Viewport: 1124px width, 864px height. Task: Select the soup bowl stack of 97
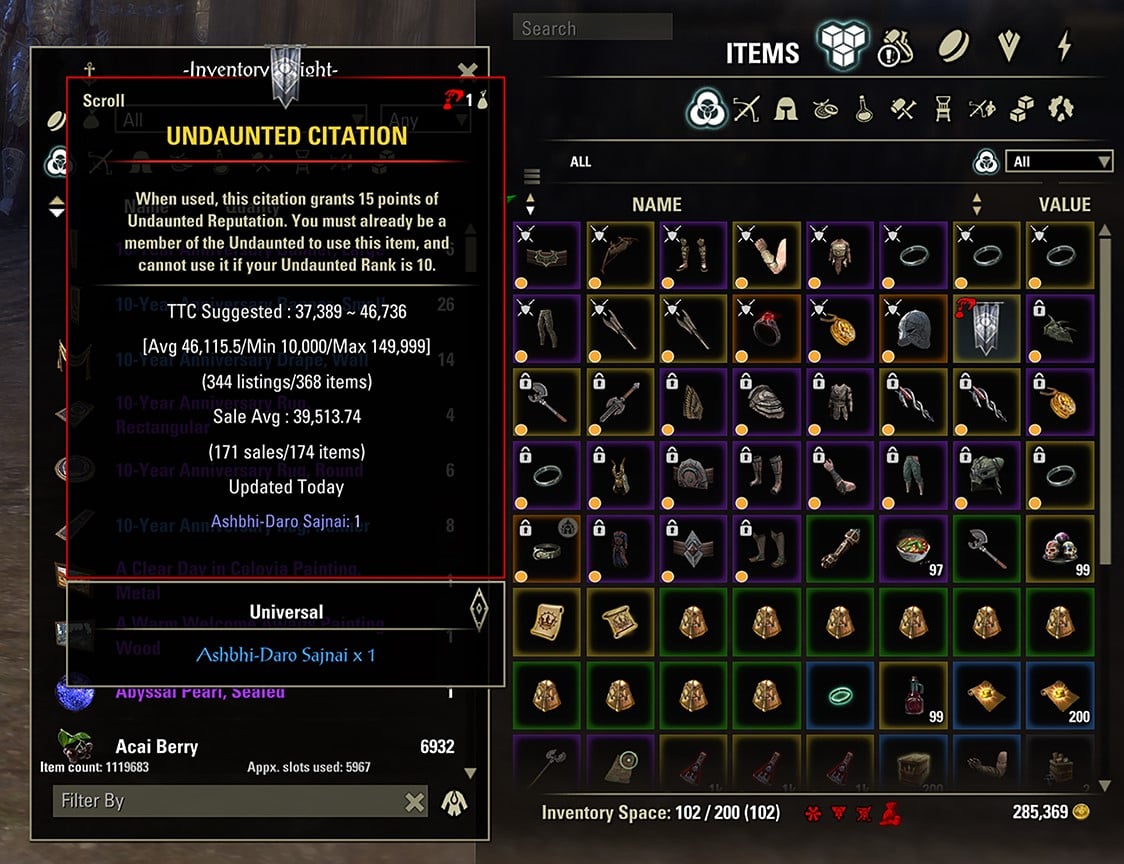click(x=911, y=549)
